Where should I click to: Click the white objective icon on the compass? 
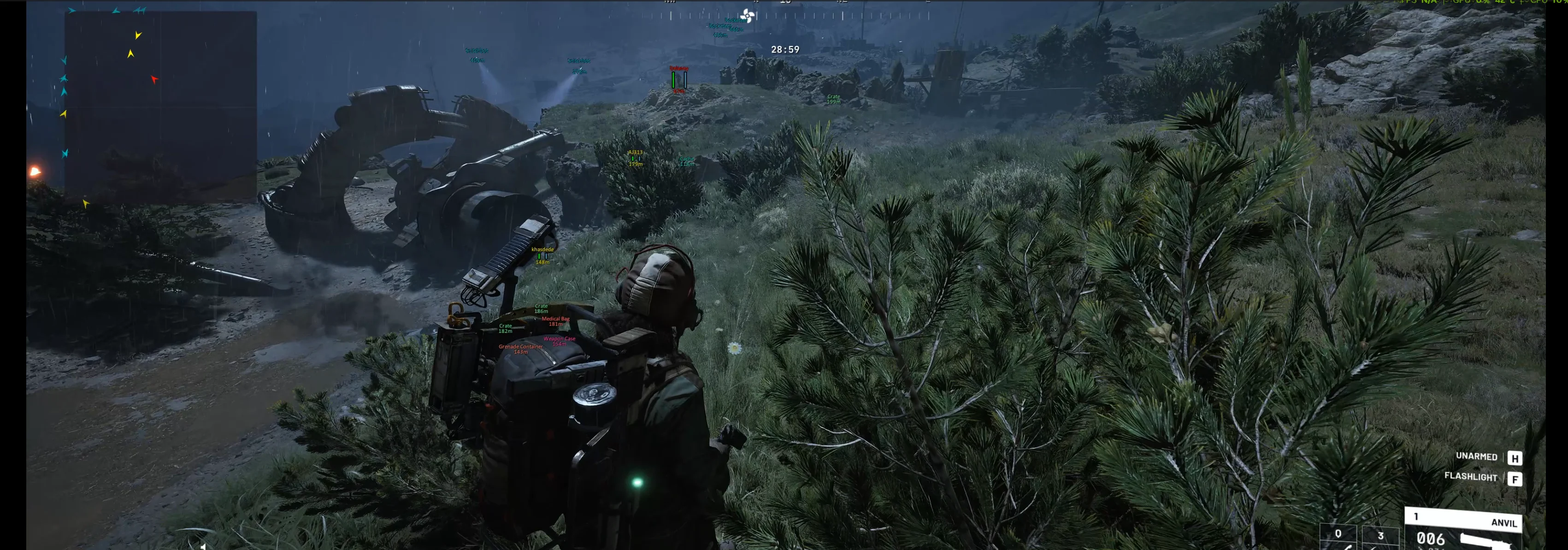748,16
